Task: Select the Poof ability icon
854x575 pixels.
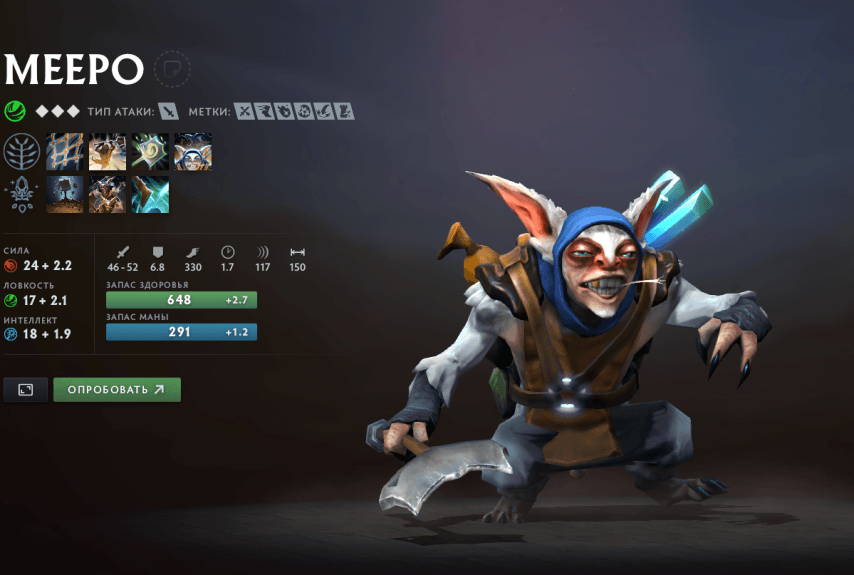Action: pyautogui.click(x=107, y=152)
